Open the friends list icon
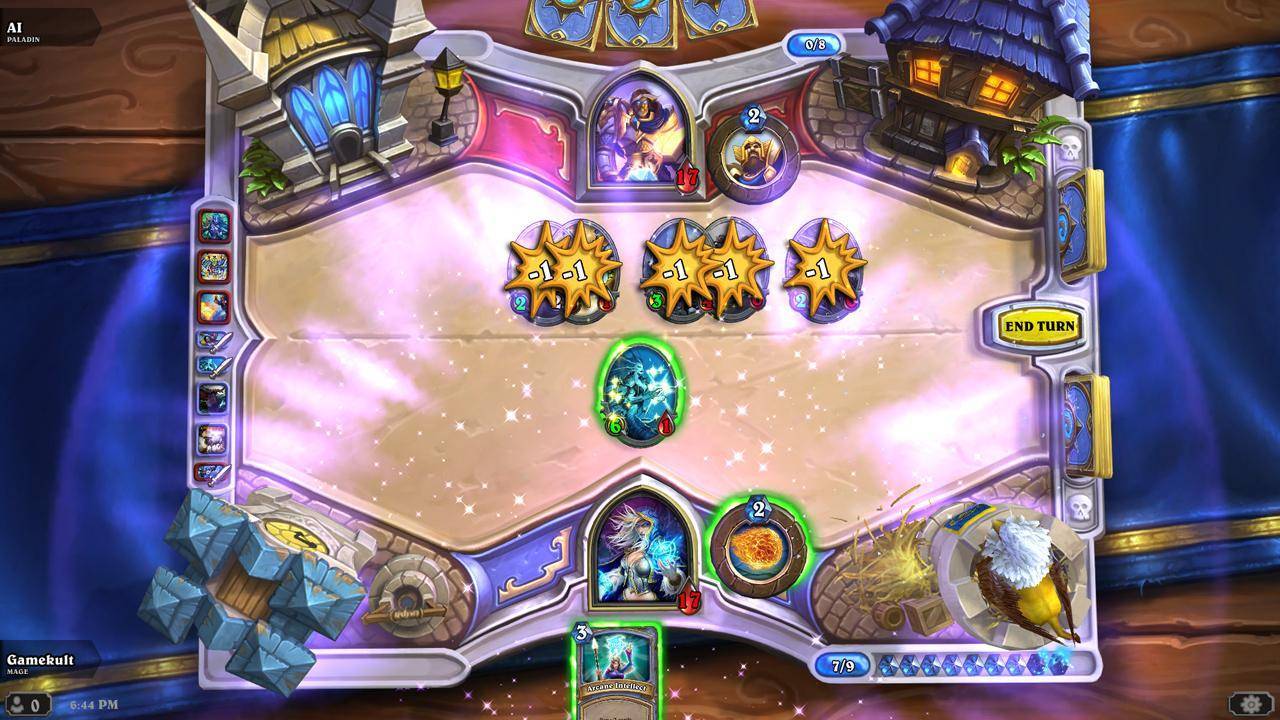Screen dimensions: 1280x720 click(25, 704)
